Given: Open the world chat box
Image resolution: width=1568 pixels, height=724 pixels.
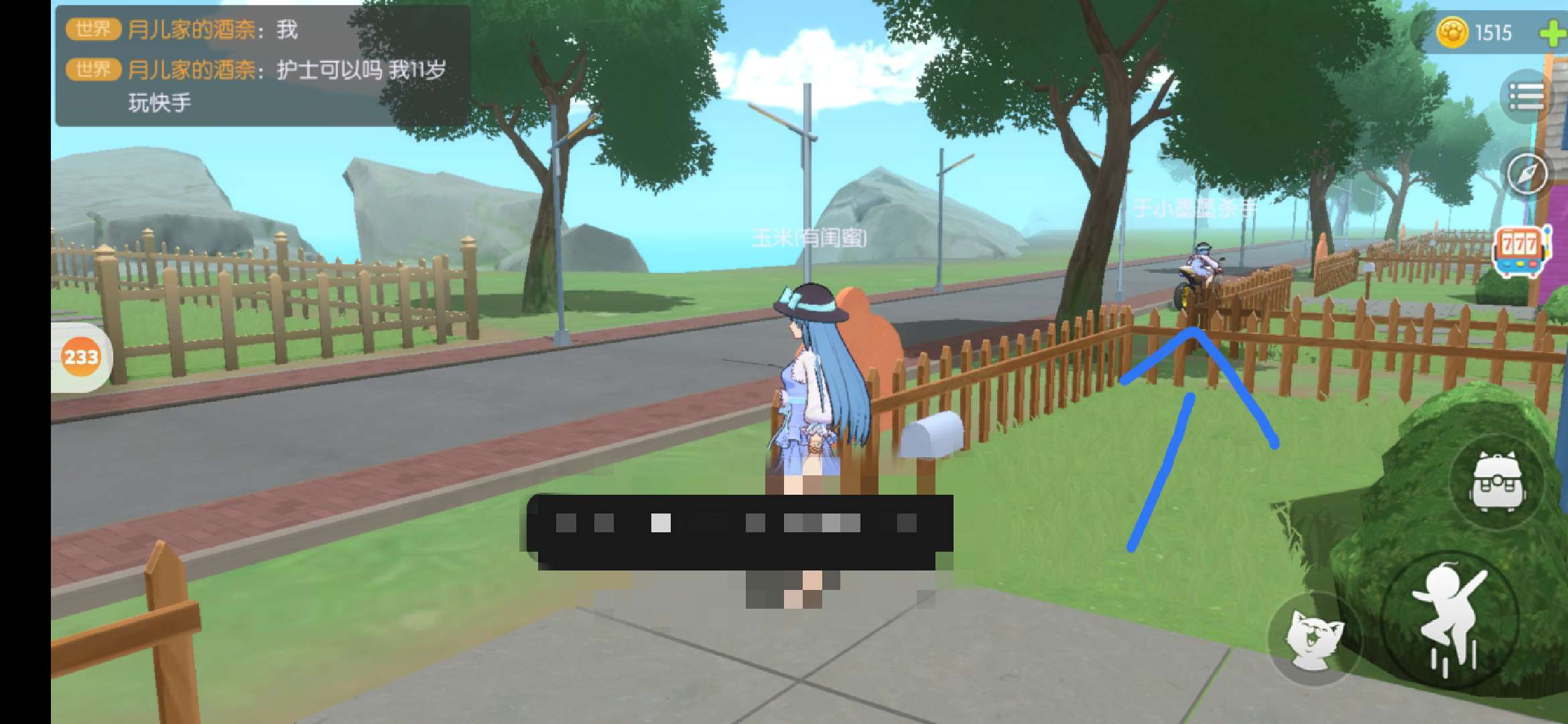Looking at the screenshot, I should click(261, 66).
